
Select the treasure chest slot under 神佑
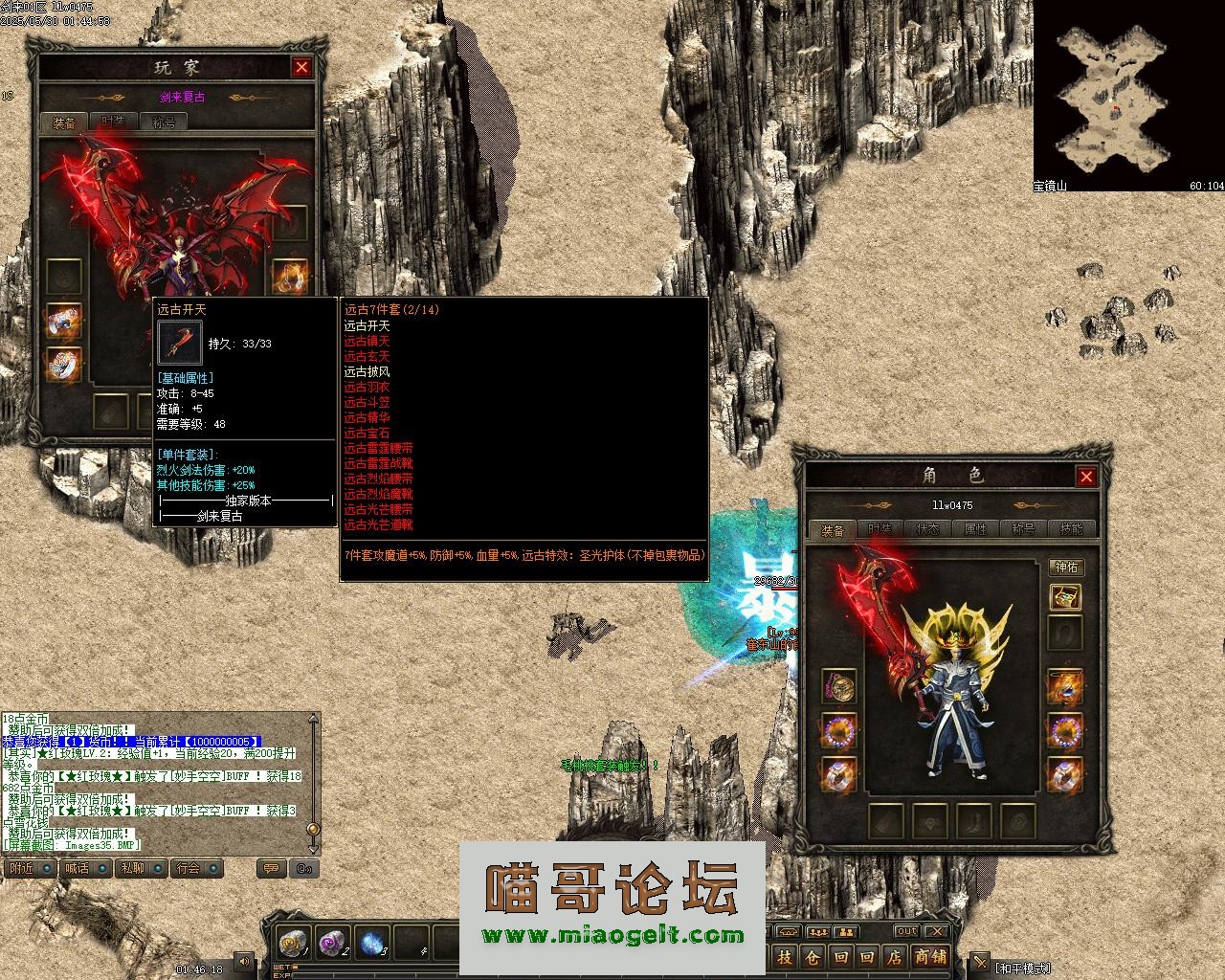1065,598
